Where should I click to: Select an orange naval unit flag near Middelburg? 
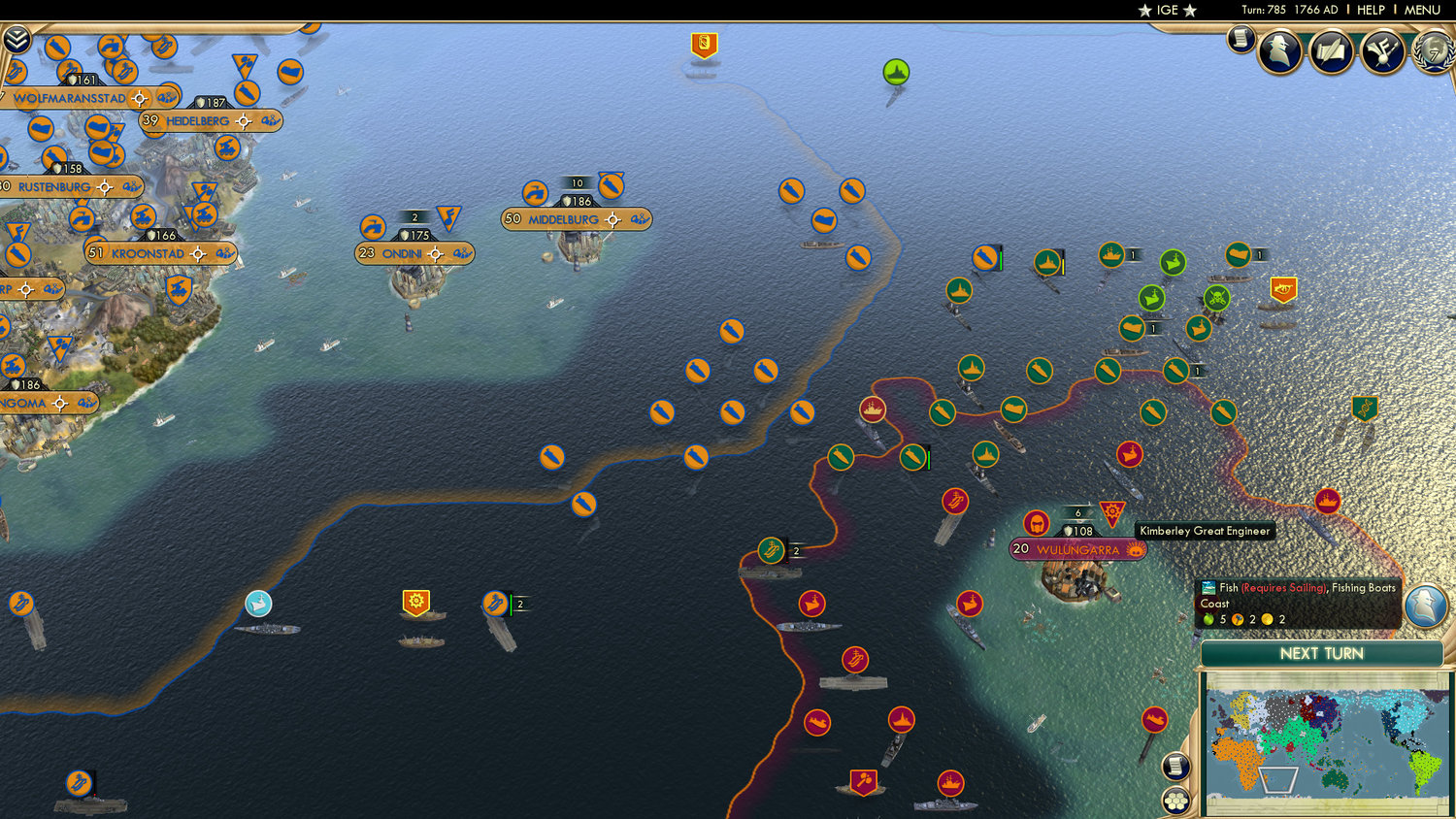pyautogui.click(x=610, y=186)
